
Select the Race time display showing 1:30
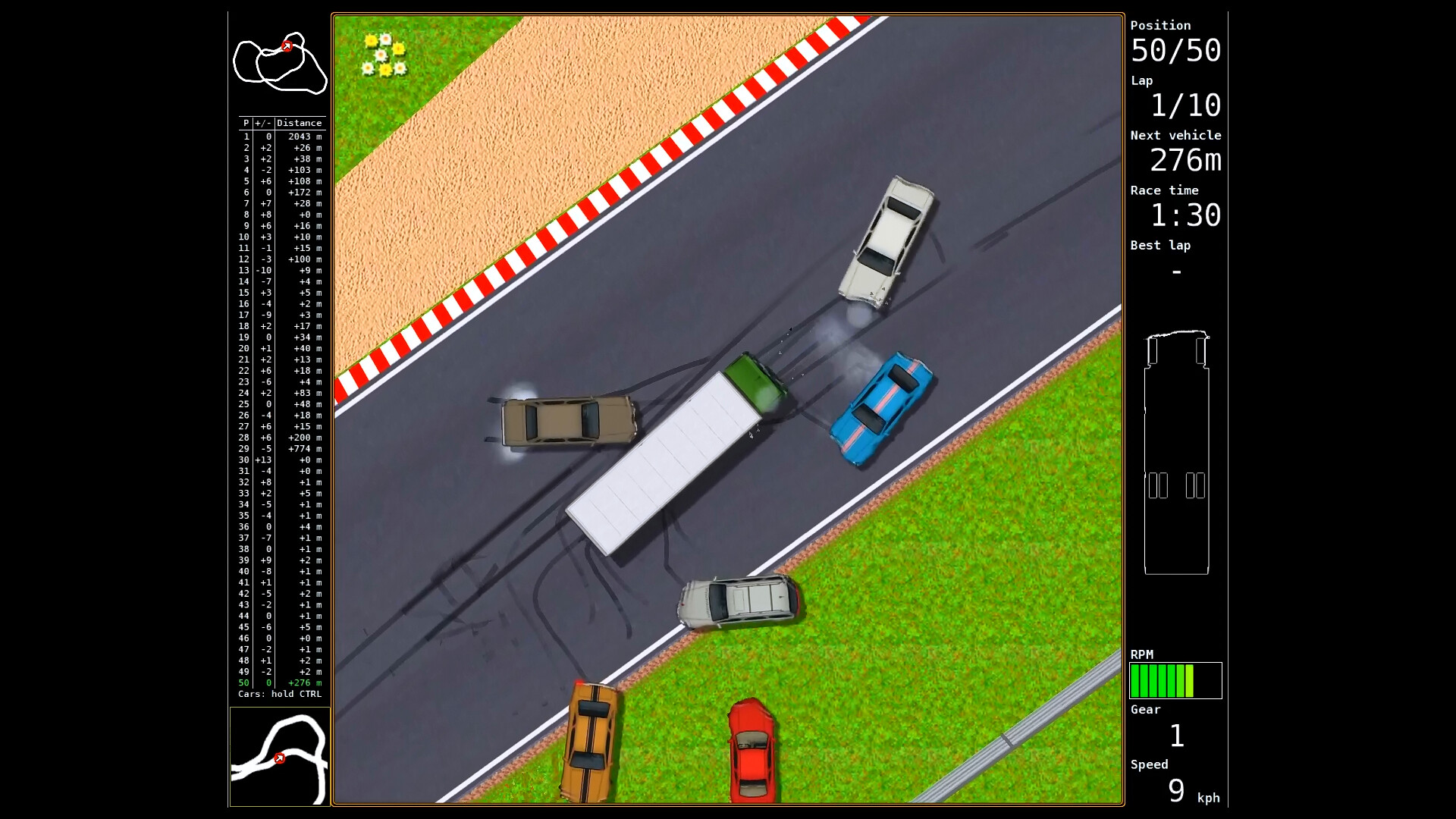[x=1188, y=216]
